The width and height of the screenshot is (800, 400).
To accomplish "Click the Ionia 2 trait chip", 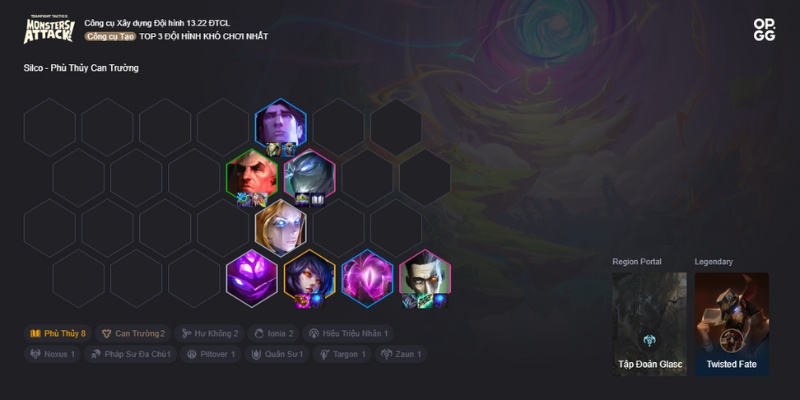I will coord(273,333).
